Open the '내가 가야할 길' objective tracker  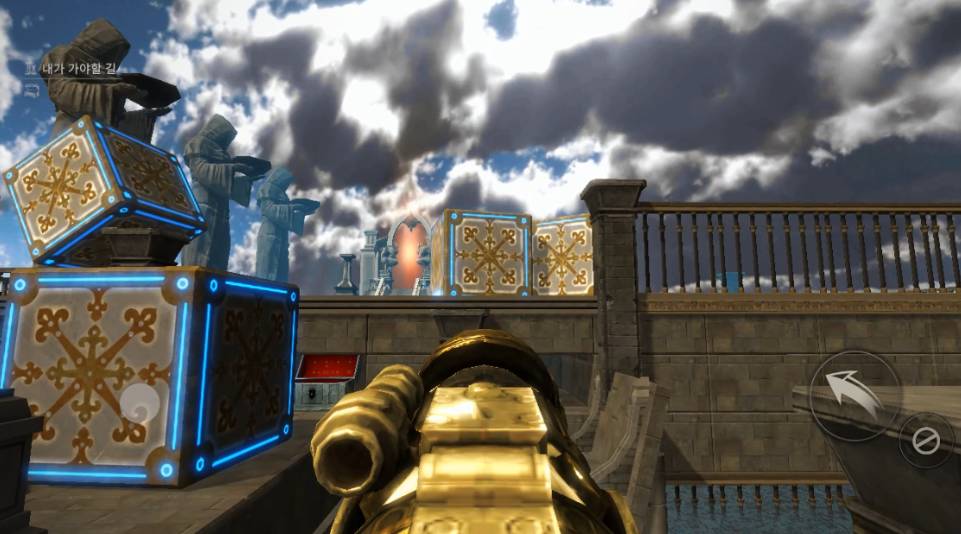pyautogui.click(x=80, y=69)
